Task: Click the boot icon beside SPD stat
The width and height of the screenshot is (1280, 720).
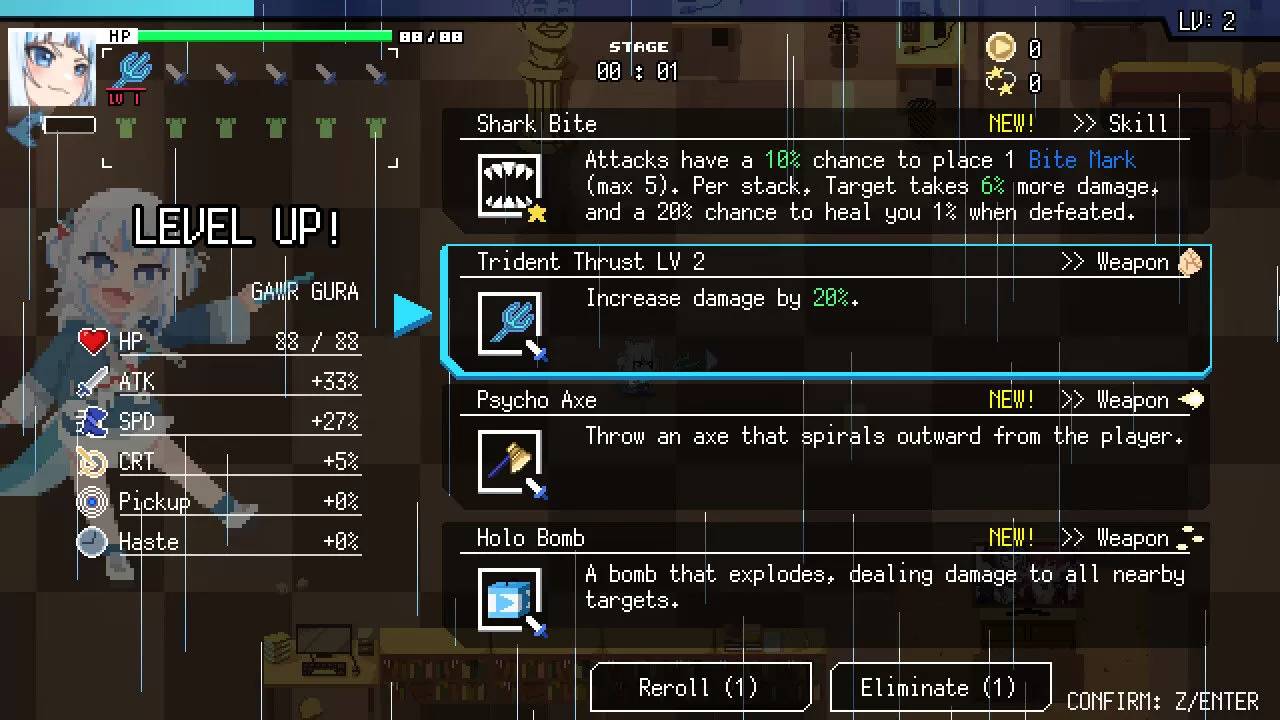Action: pos(93,421)
